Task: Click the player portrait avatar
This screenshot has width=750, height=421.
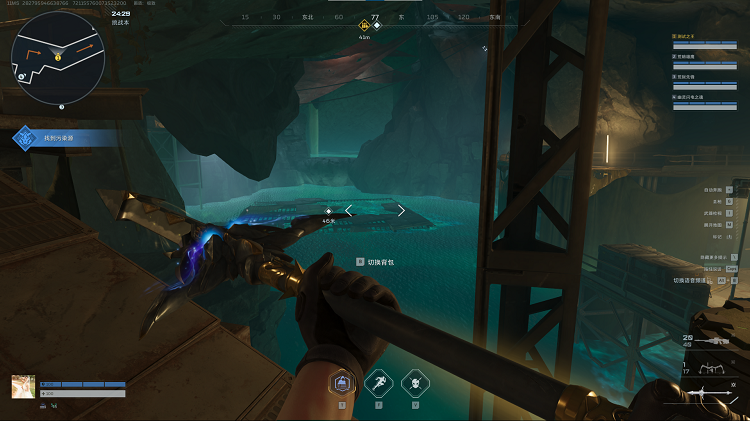Action: (x=23, y=387)
